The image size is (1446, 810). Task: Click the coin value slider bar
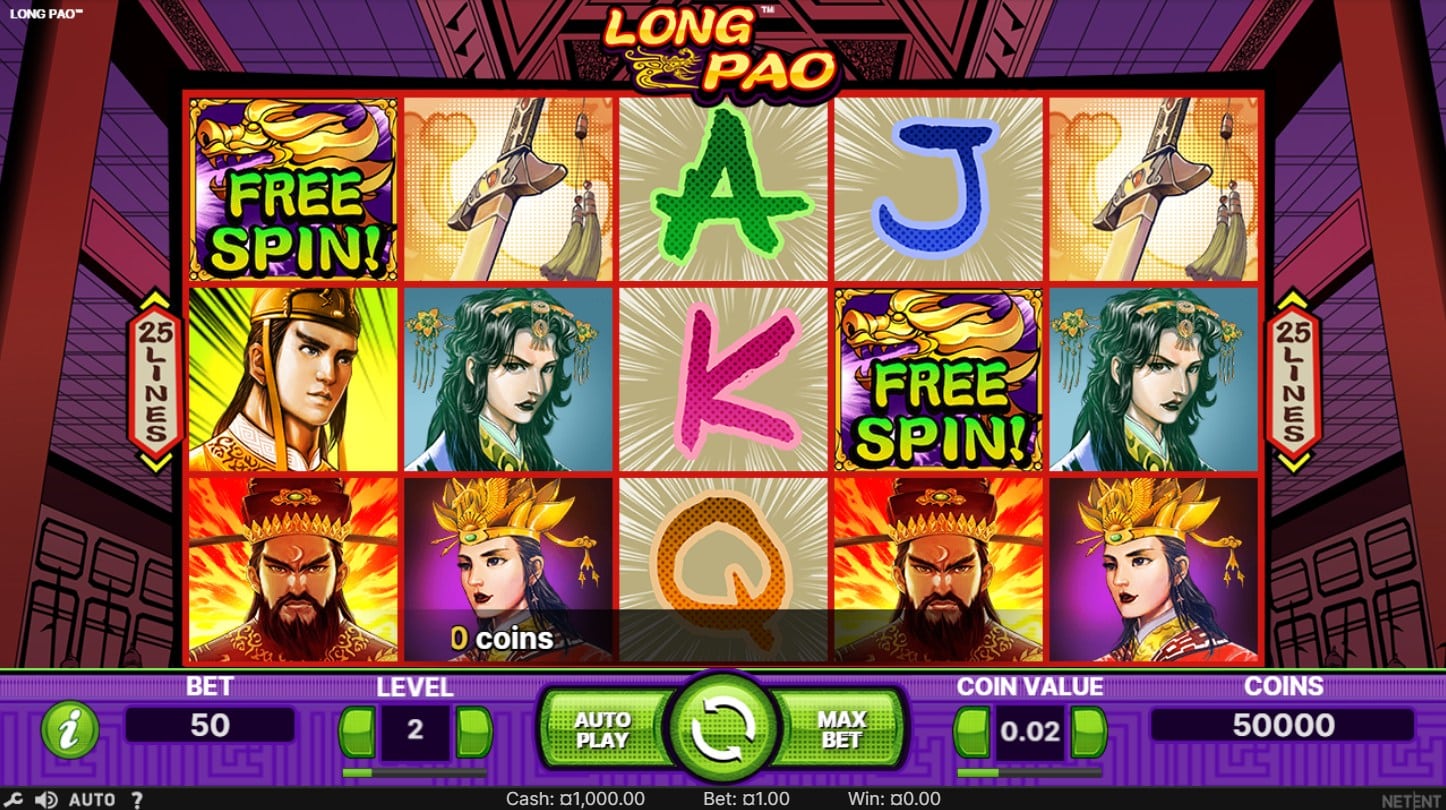point(1029,772)
